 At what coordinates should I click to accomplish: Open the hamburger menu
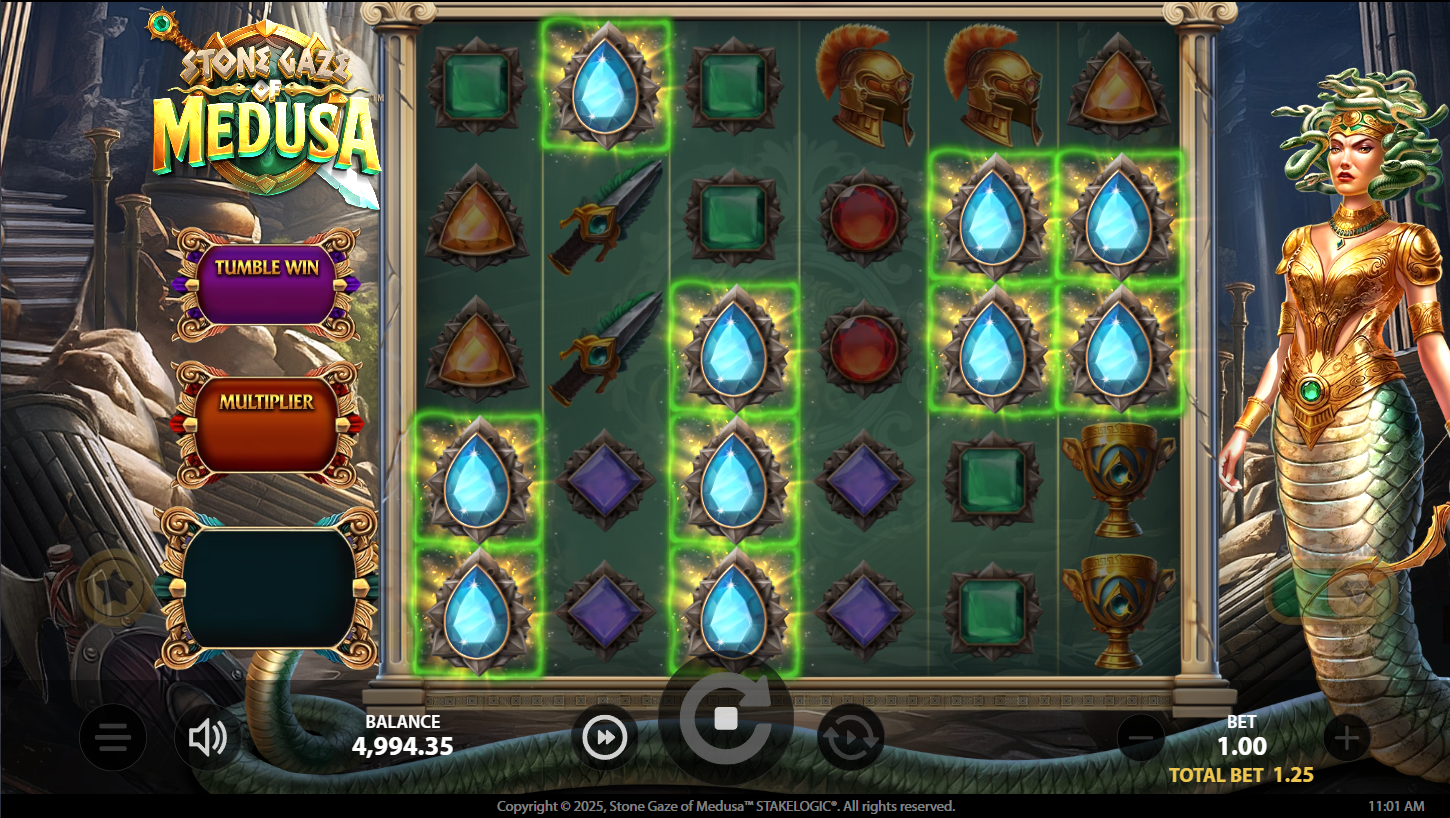coord(113,739)
